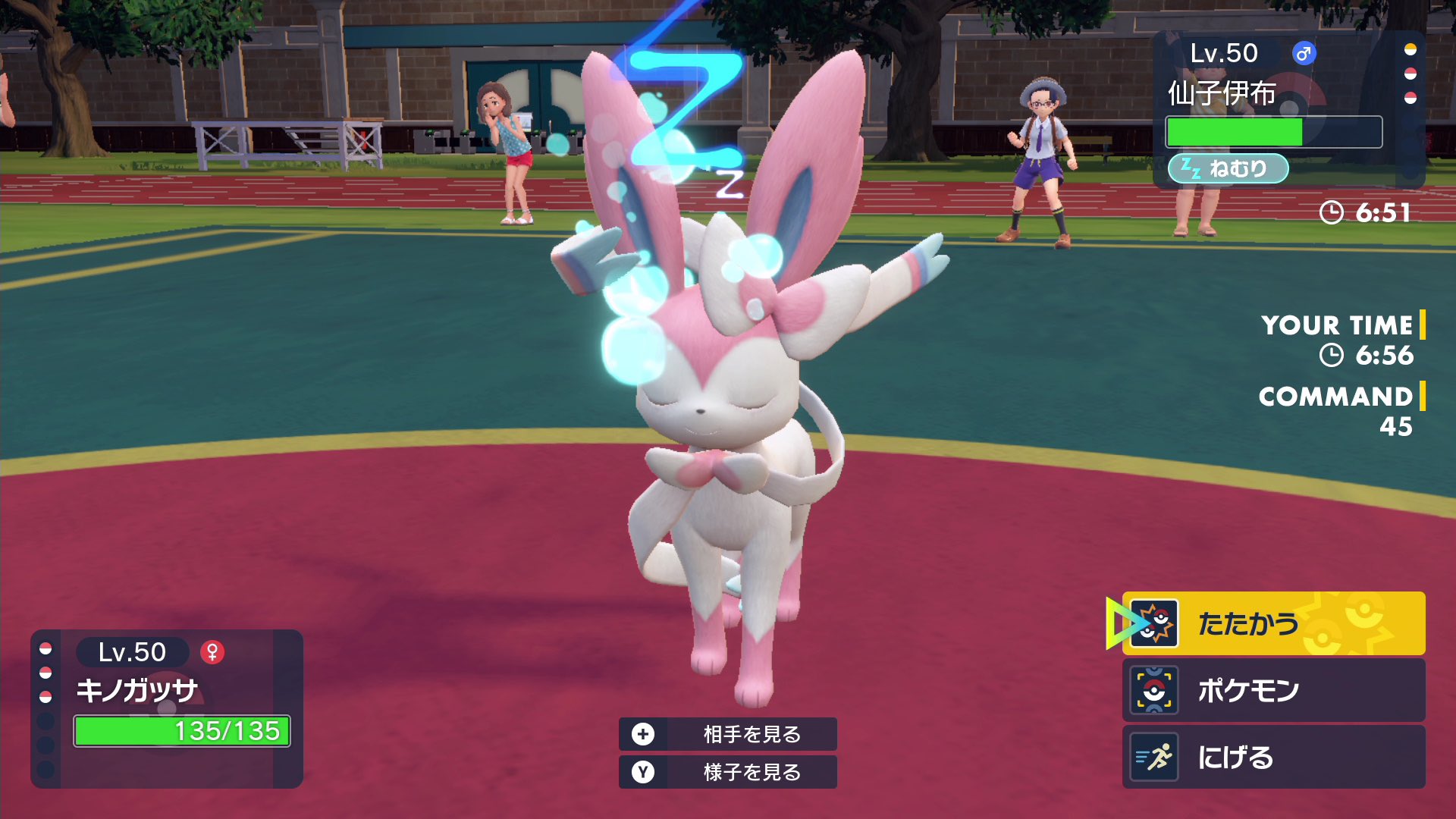The width and height of the screenshot is (1456, 819).
Task: Click the running-figure icon on にげる option
Action: 1153,757
